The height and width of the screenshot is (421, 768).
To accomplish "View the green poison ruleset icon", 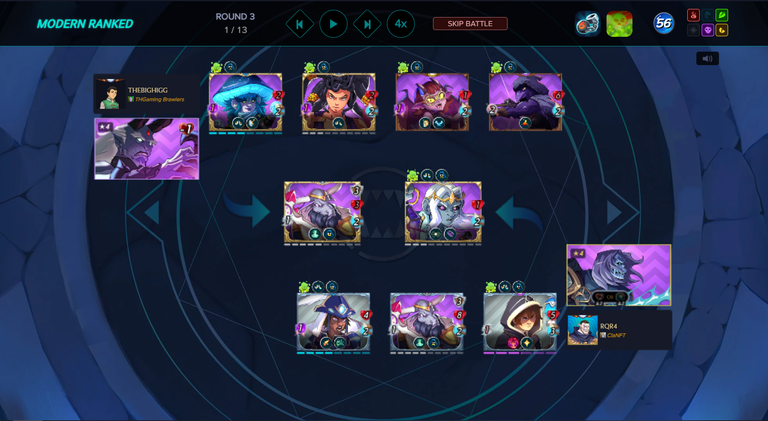I will tap(619, 23).
